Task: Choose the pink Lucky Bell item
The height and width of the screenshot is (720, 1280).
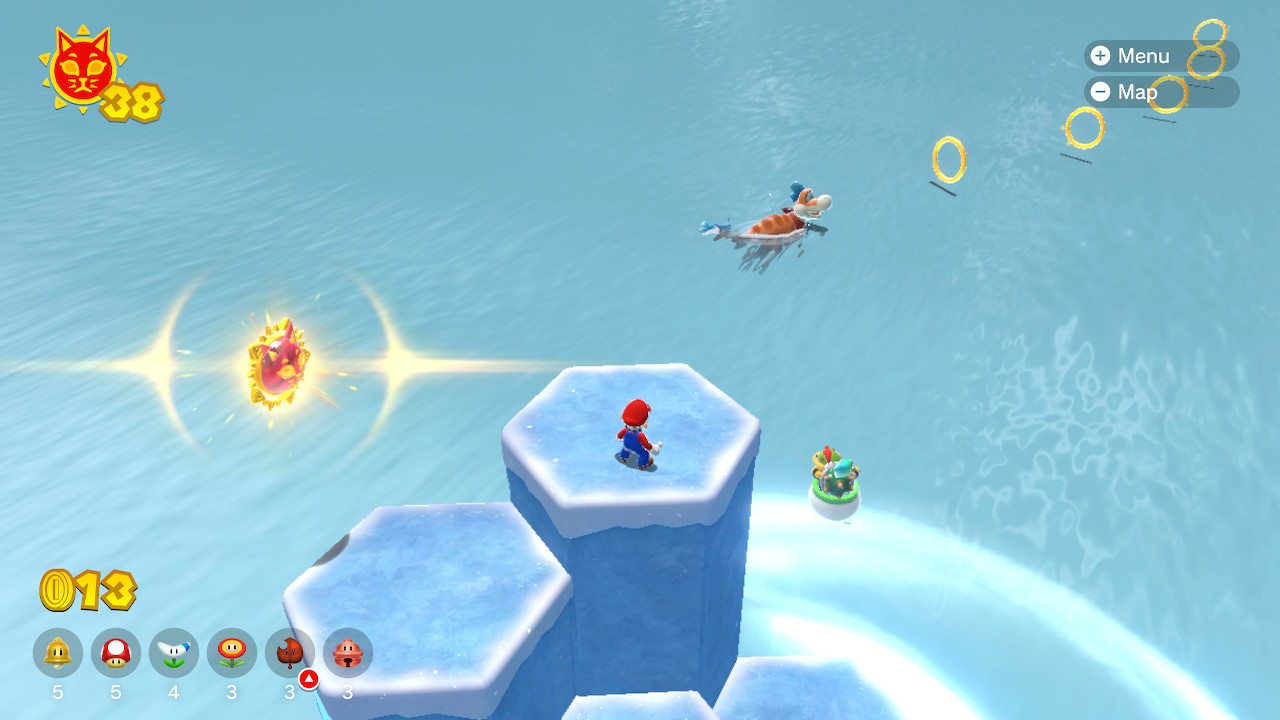Action: click(348, 653)
